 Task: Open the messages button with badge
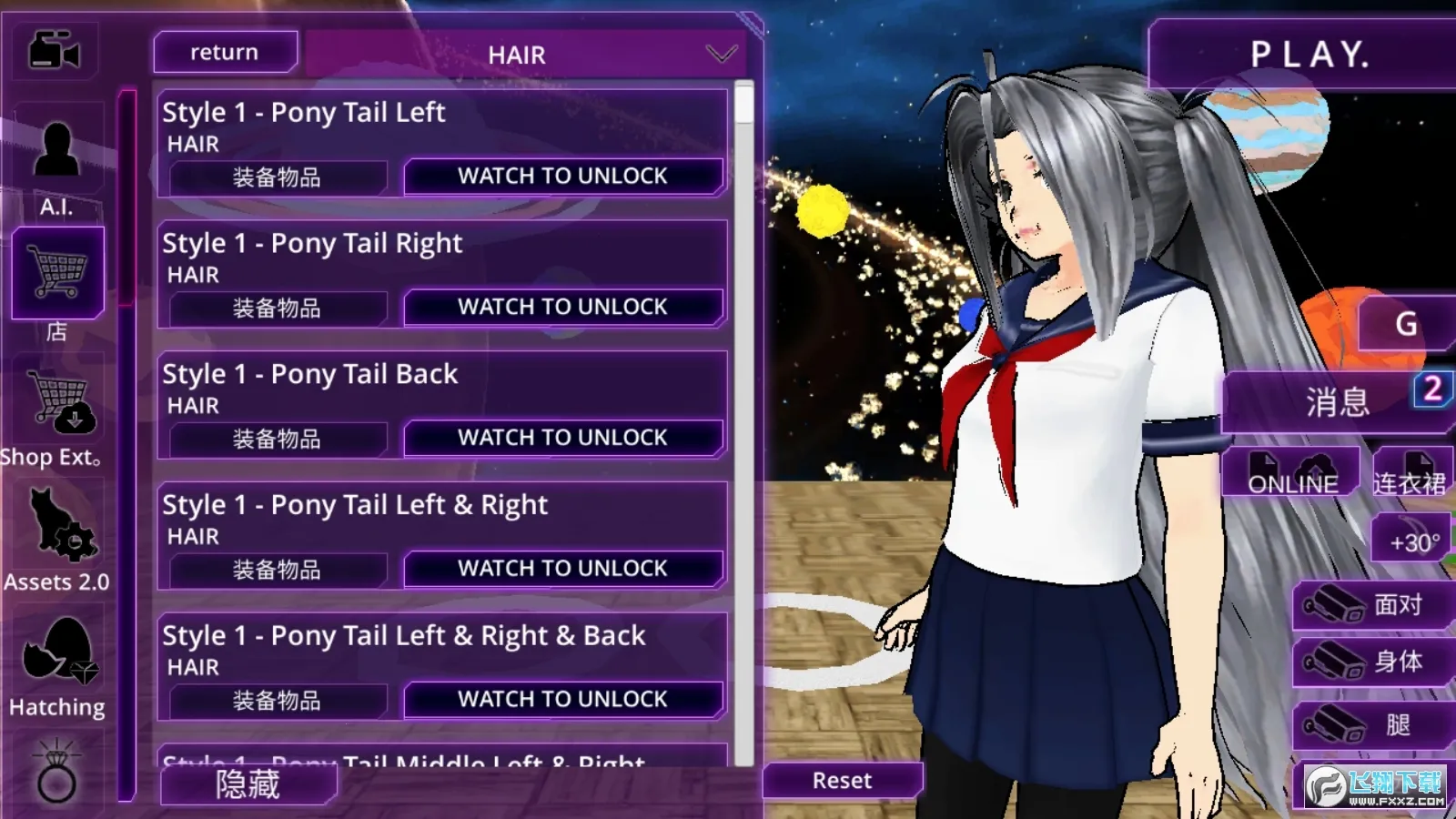1336,401
